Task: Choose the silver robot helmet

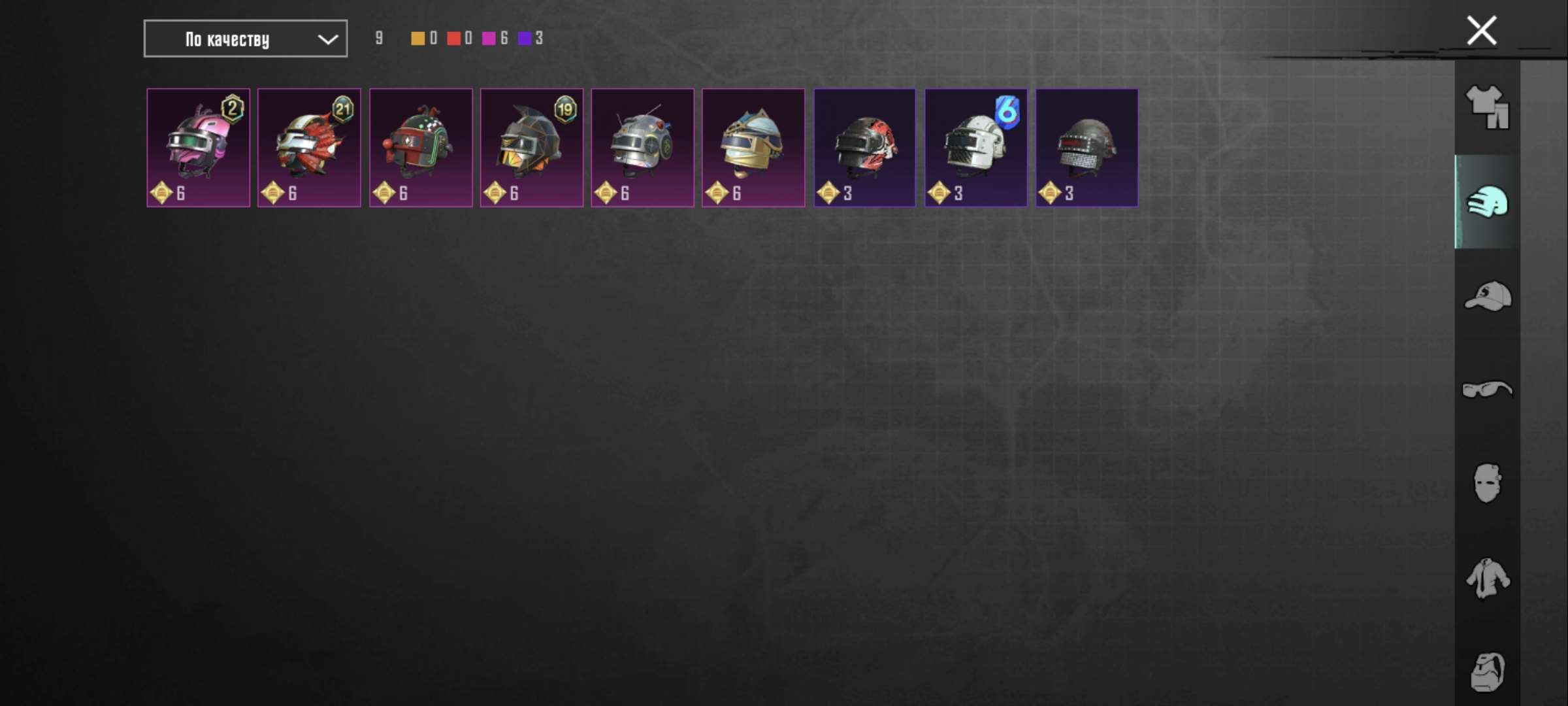Action: 643,148
